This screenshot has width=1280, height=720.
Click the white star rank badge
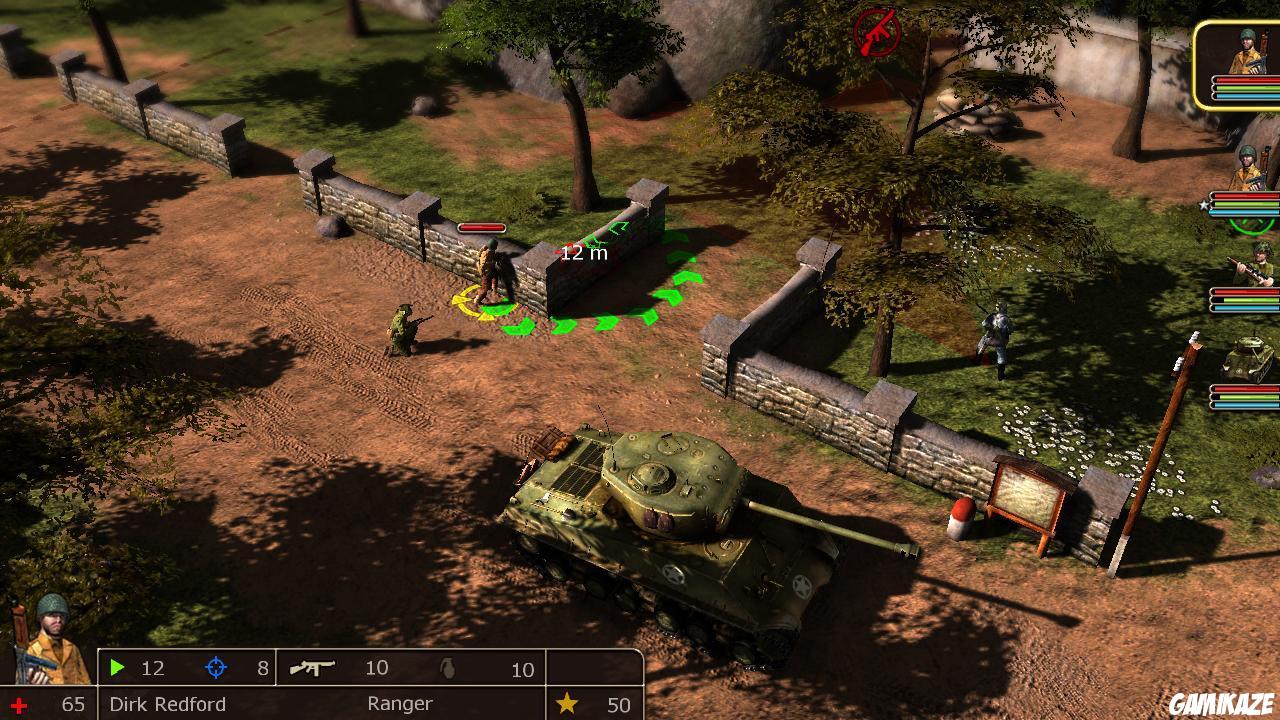1203,203
